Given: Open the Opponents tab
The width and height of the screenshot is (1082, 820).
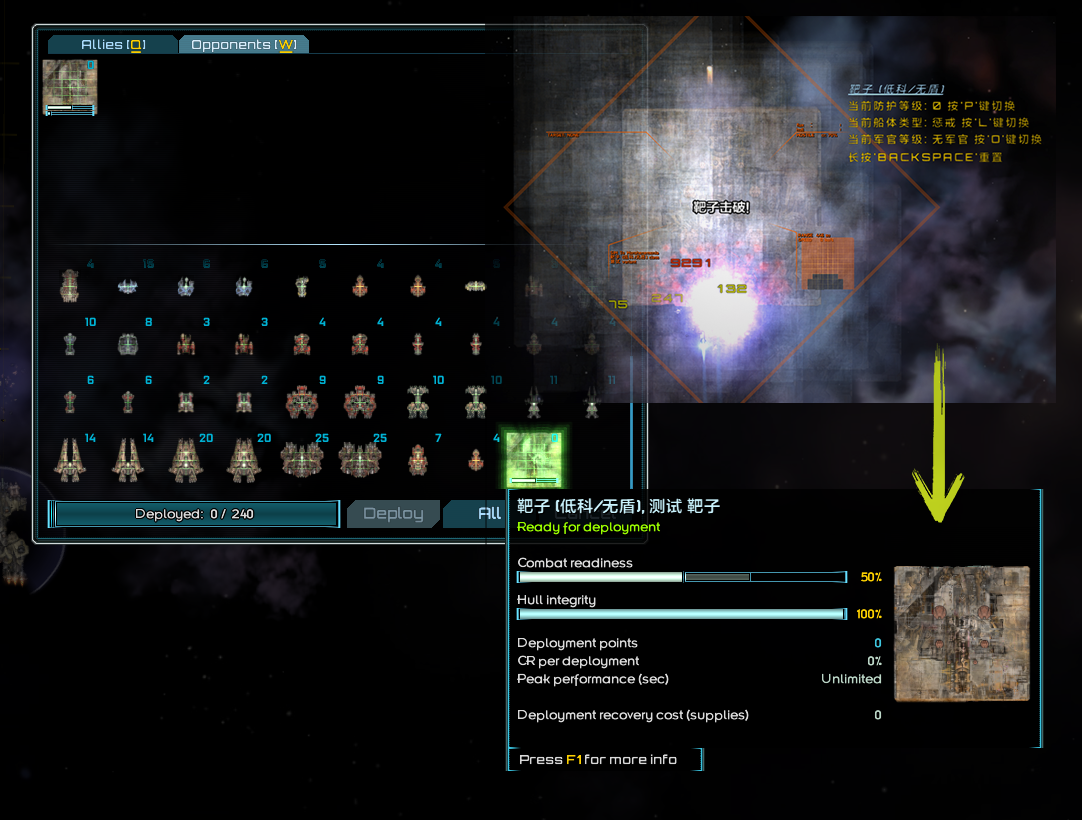Looking at the screenshot, I should [x=243, y=45].
